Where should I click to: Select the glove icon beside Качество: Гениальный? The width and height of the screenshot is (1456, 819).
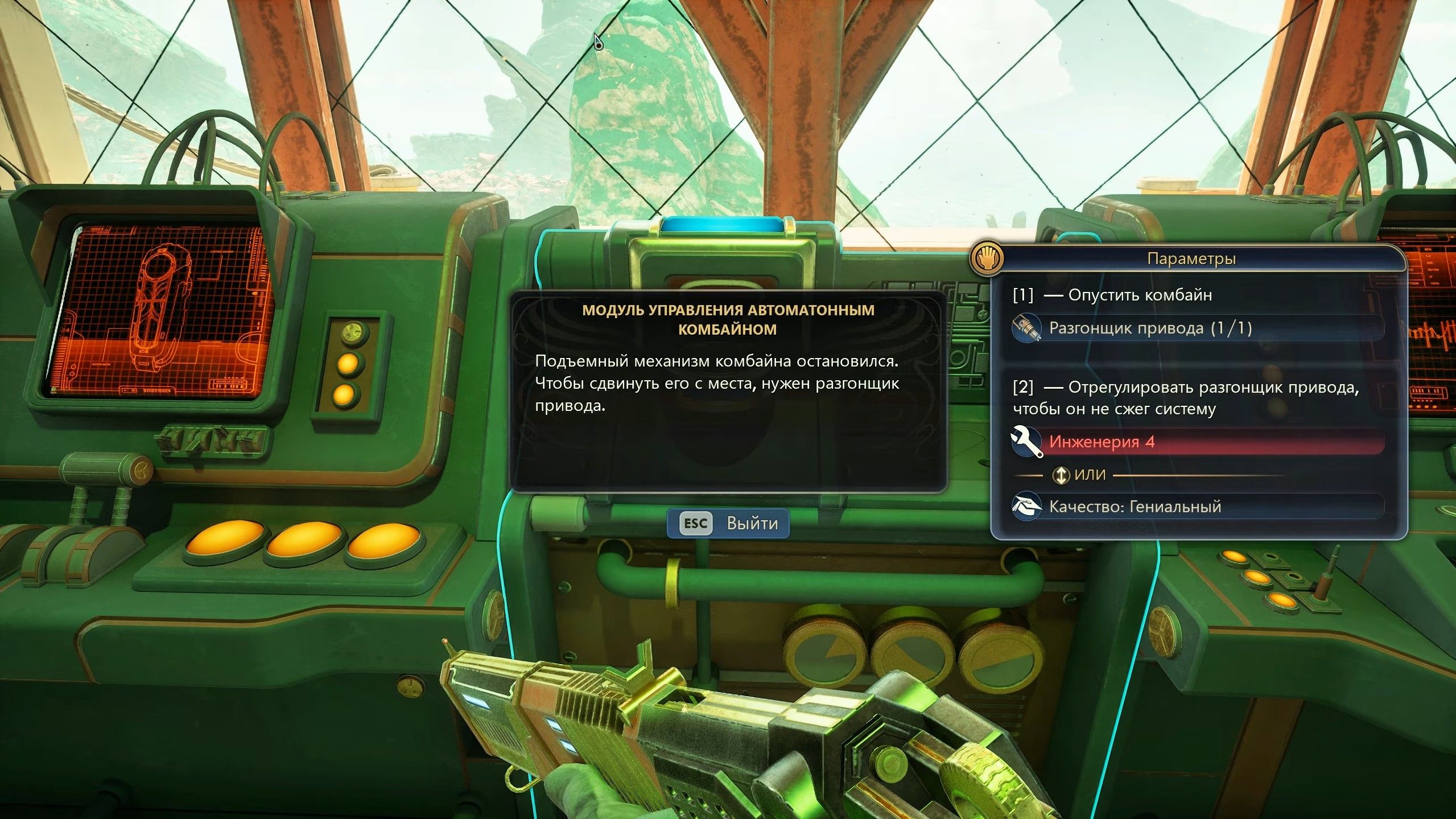click(x=1028, y=507)
